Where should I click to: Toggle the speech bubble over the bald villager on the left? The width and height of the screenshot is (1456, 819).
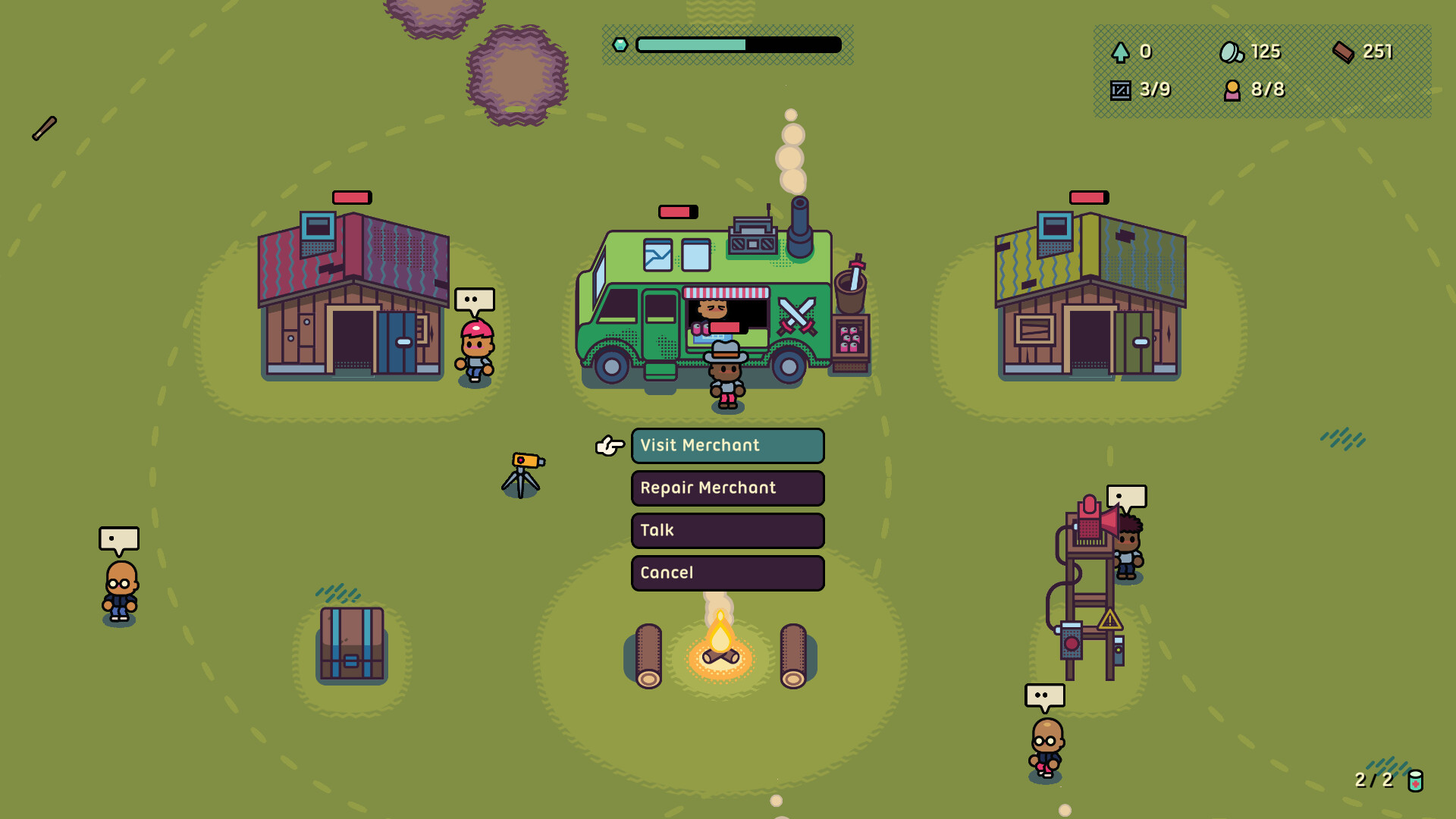118,540
